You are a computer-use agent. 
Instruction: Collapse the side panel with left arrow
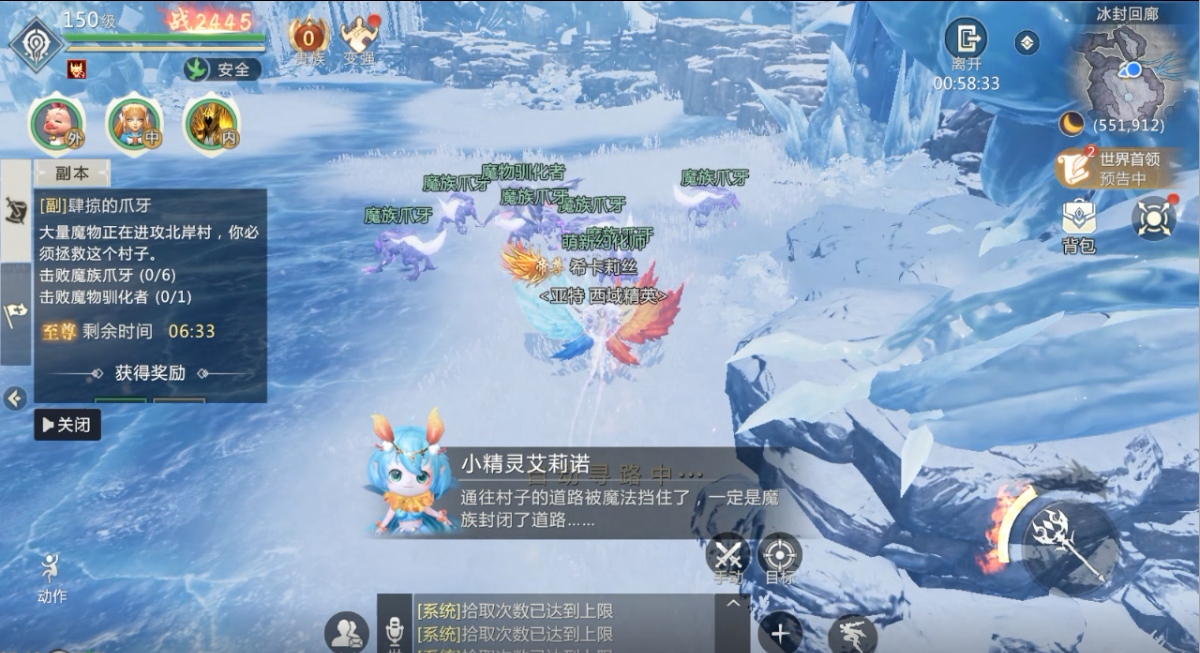click(x=15, y=399)
